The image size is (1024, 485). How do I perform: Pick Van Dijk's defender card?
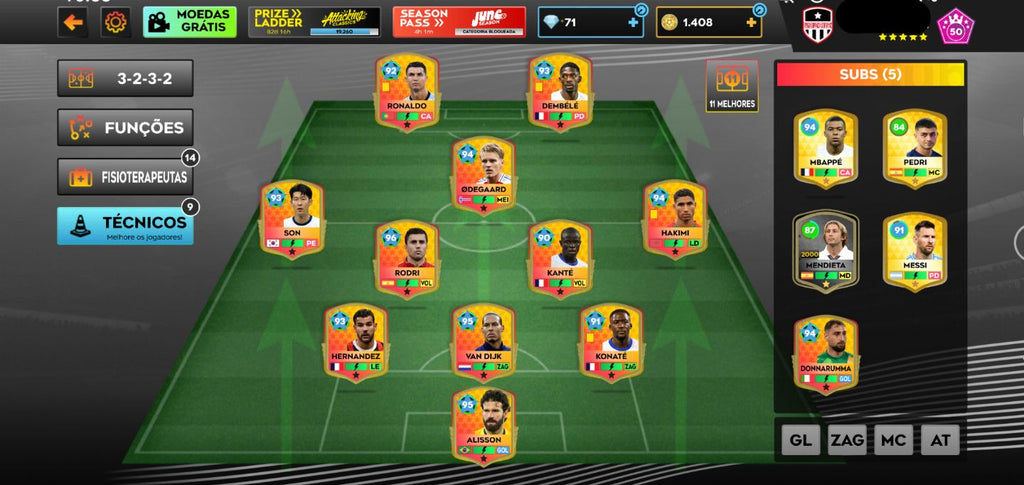(x=483, y=342)
